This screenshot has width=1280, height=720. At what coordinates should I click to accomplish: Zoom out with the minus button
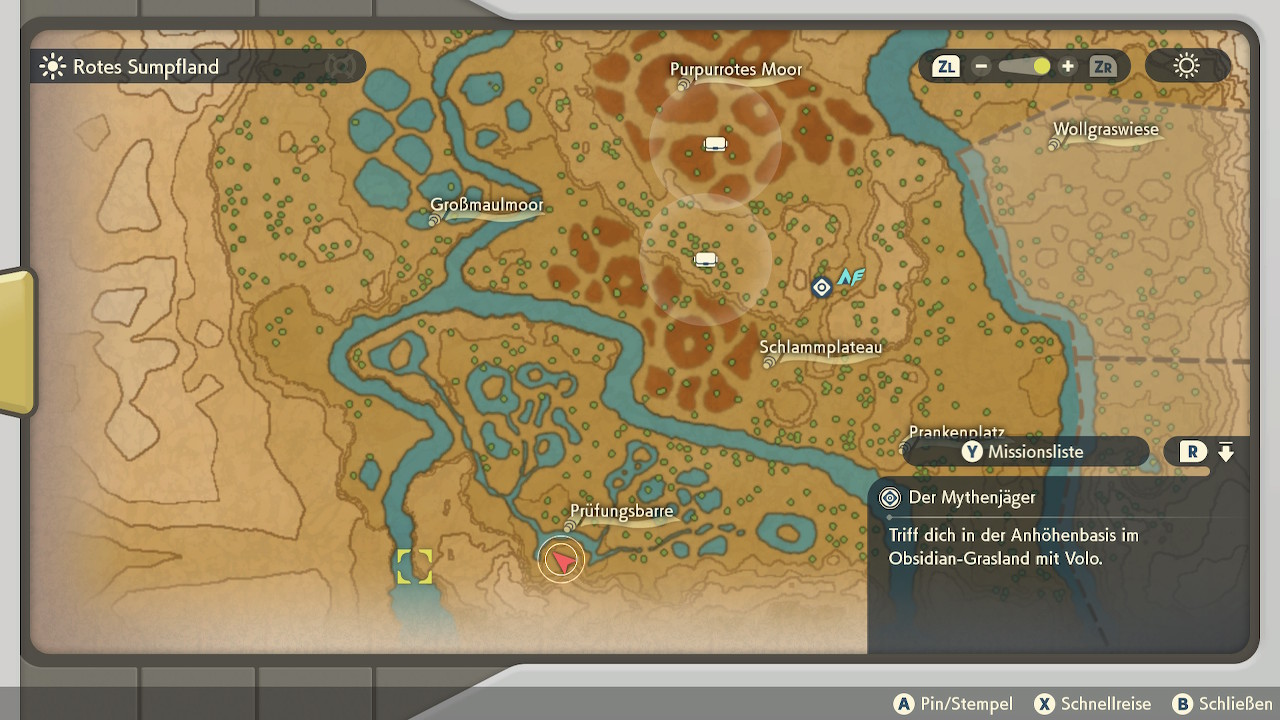pos(981,67)
